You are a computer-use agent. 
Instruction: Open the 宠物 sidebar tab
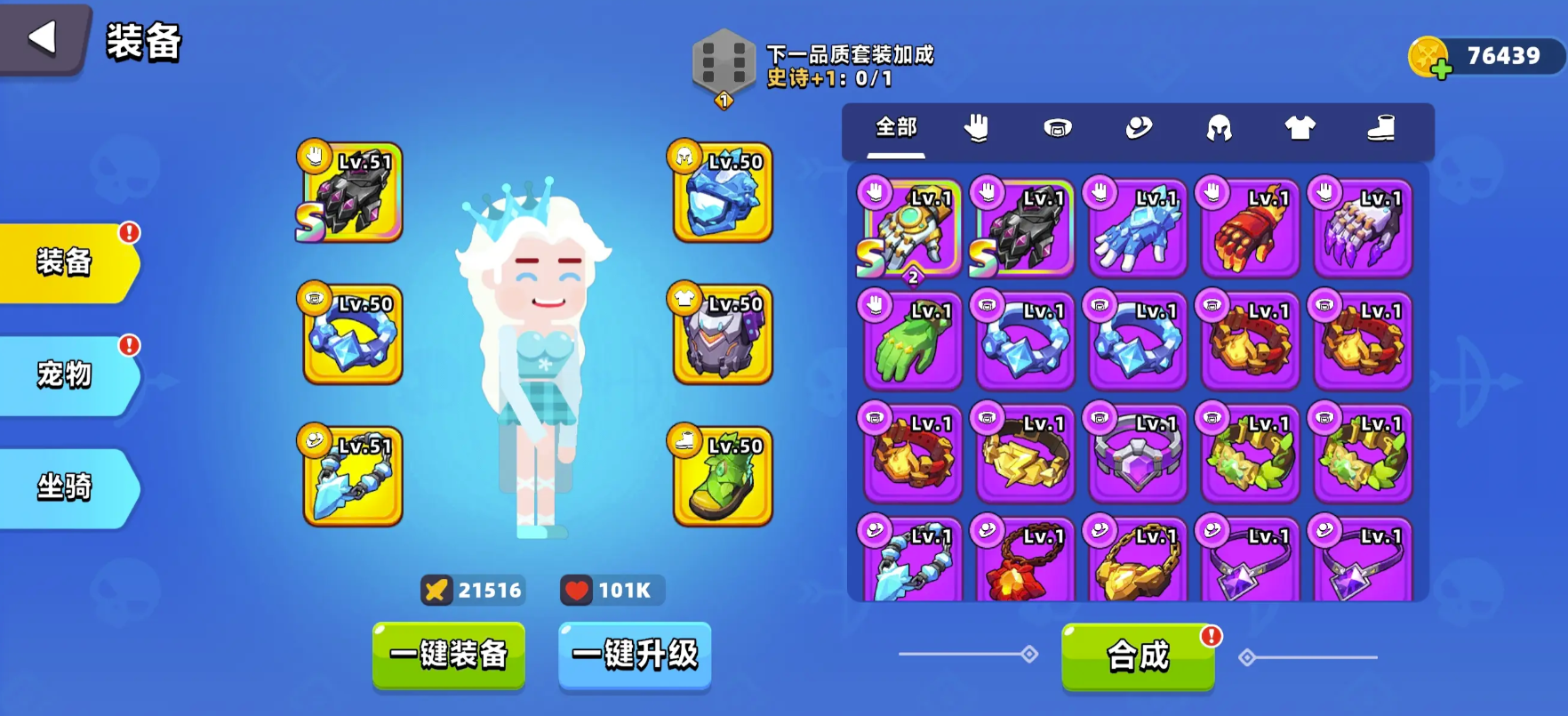click(62, 374)
